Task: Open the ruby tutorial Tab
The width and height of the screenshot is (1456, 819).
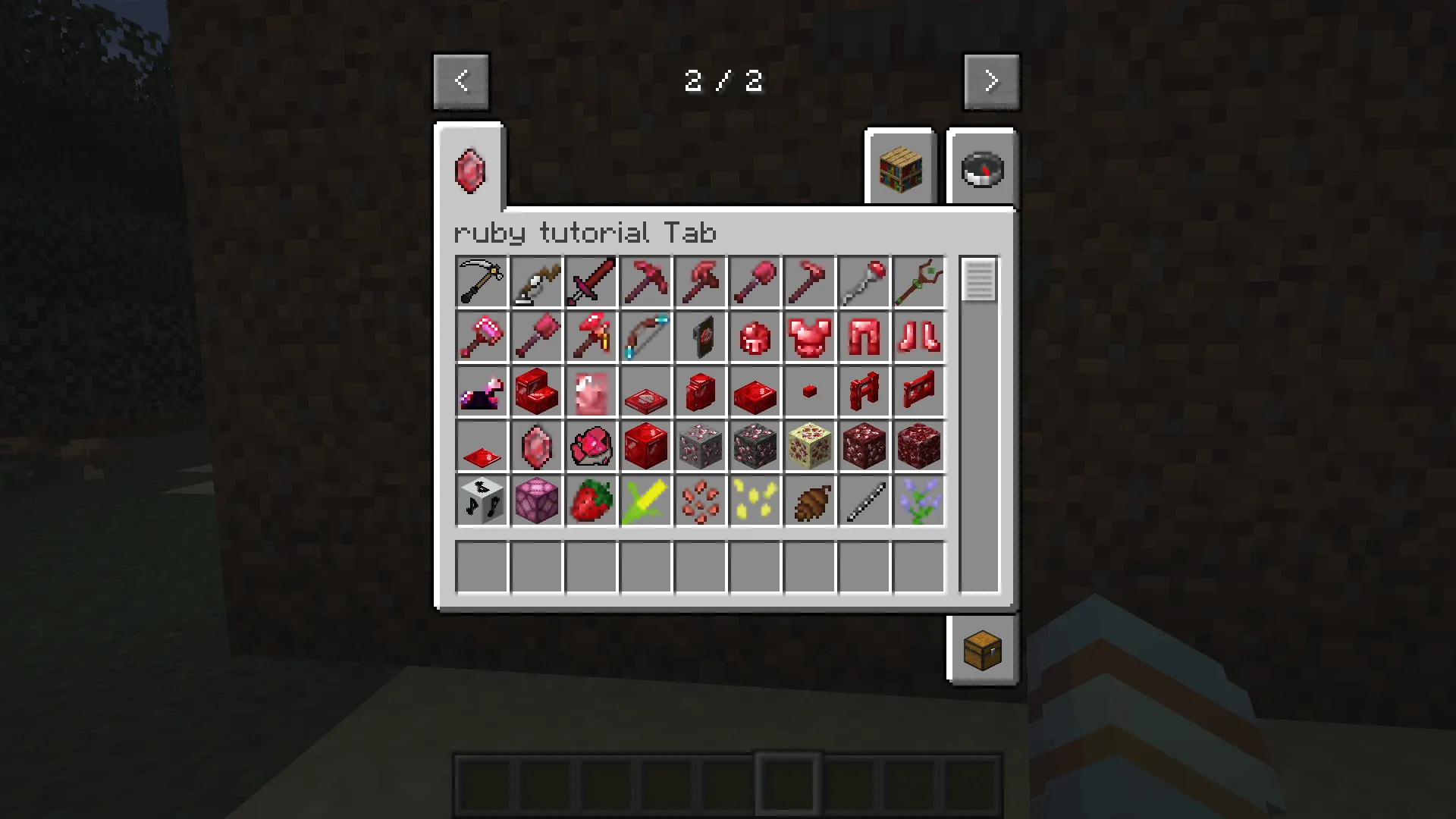Action: 470,170
